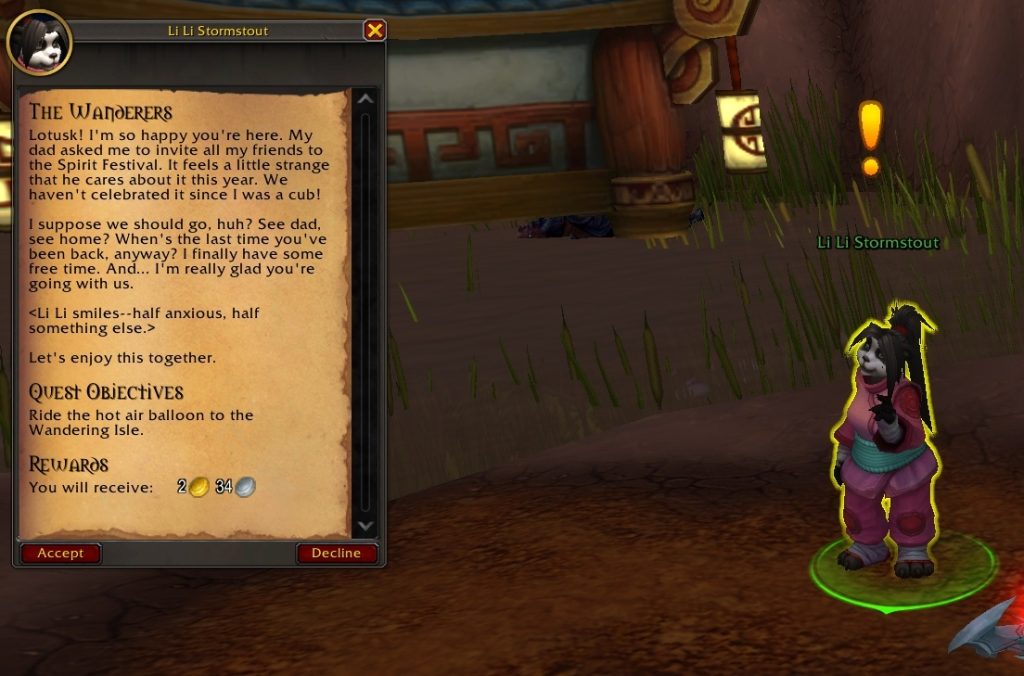Click the quest text scroll-down arrow
Screen dimensions: 1024x676
coord(365,526)
